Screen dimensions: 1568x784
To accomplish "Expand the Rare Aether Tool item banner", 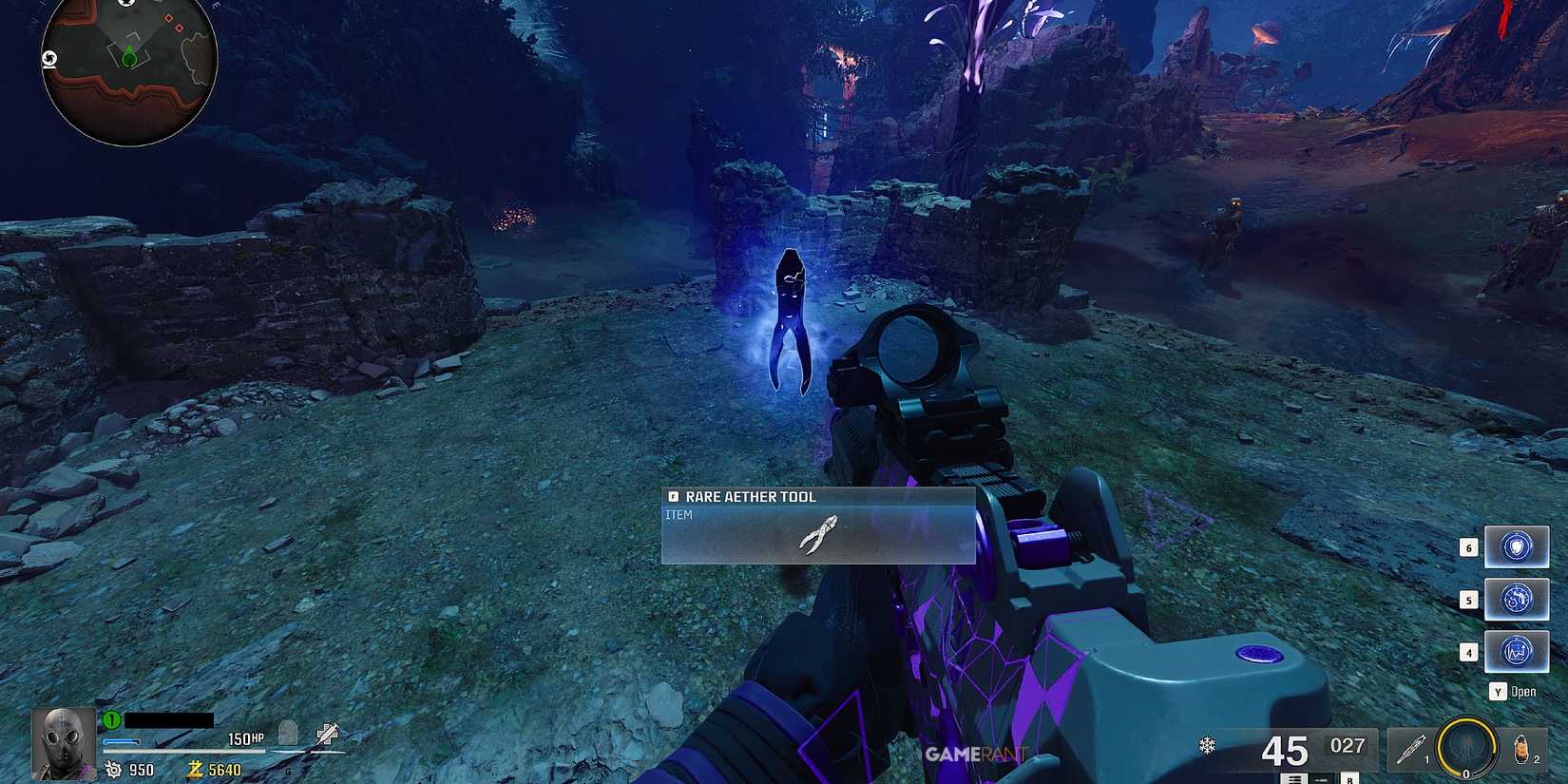I will tap(819, 496).
